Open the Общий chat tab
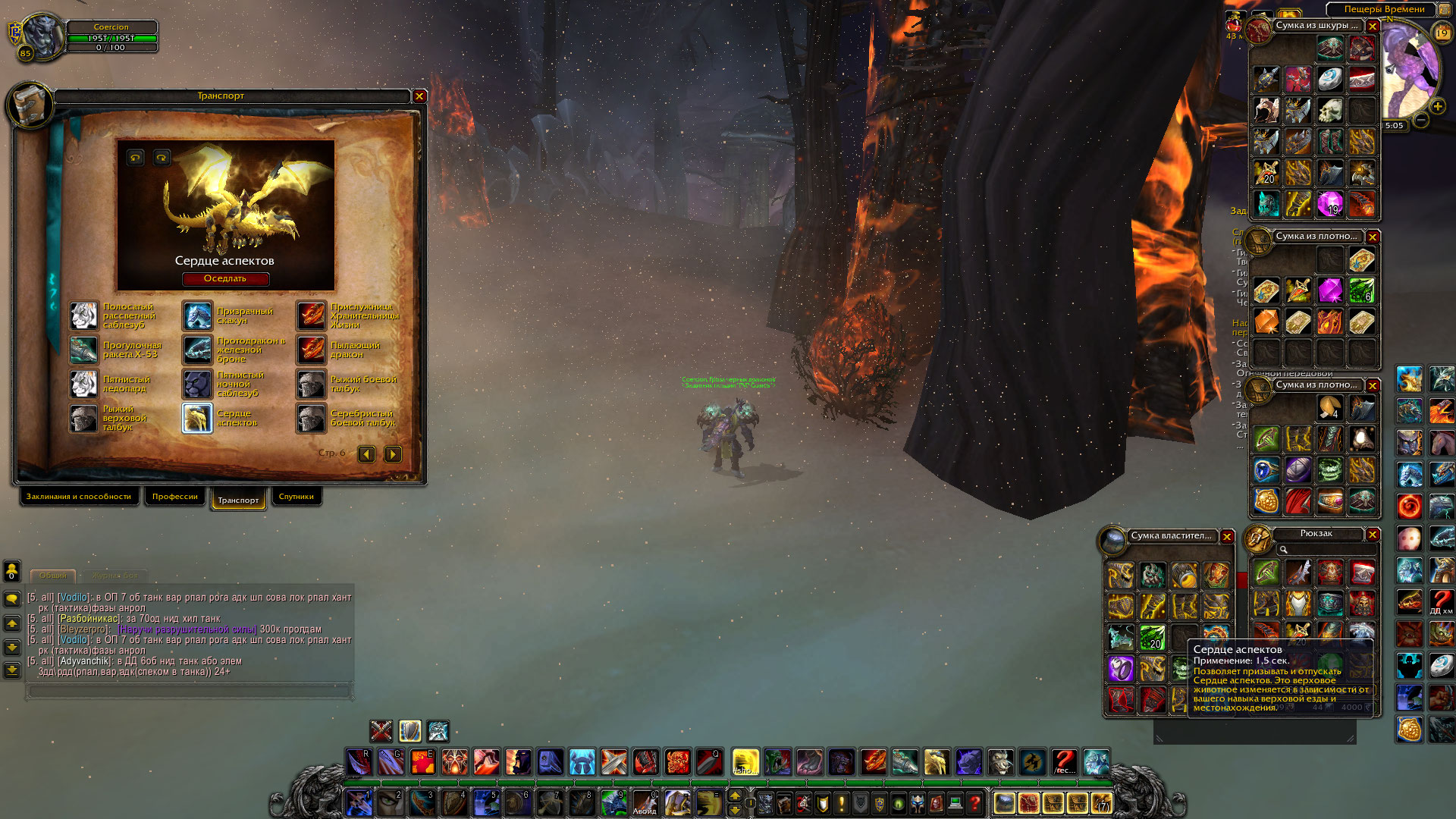1456x819 pixels. pos(53,576)
